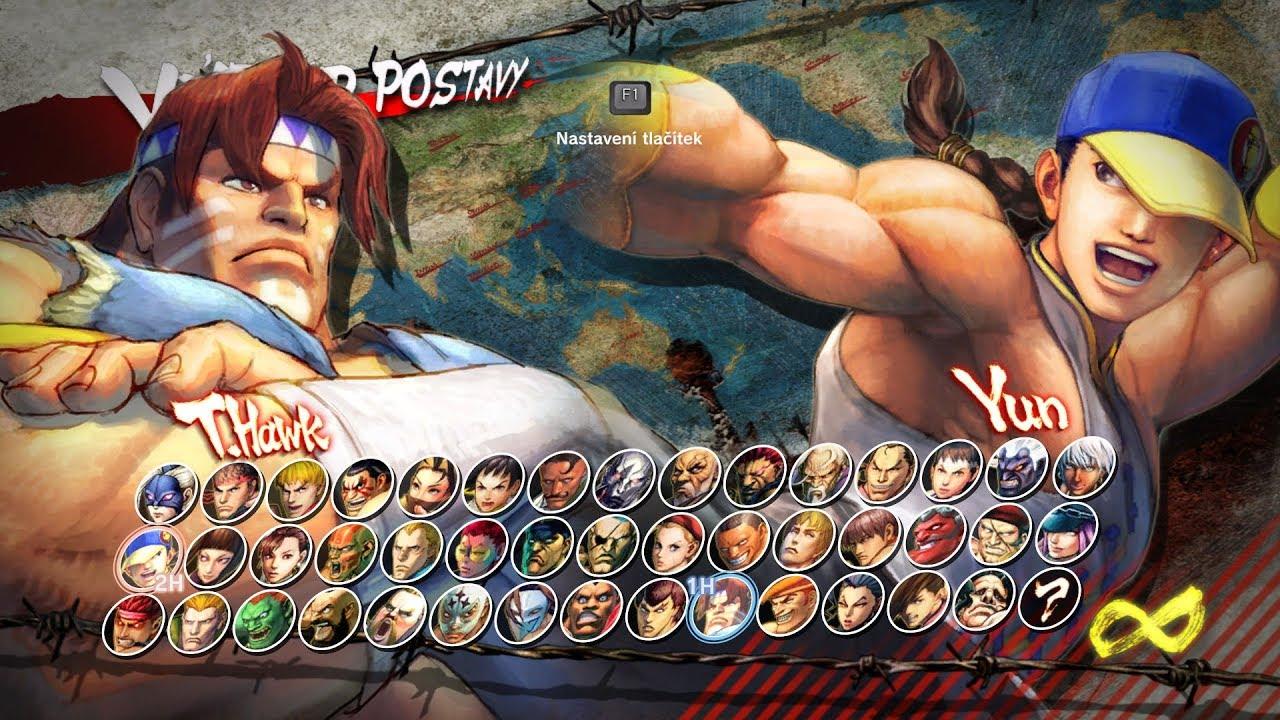Select E. Honda's face-painted portrait
Image resolution: width=1280 pixels, height=720 pixels.
tap(363, 487)
